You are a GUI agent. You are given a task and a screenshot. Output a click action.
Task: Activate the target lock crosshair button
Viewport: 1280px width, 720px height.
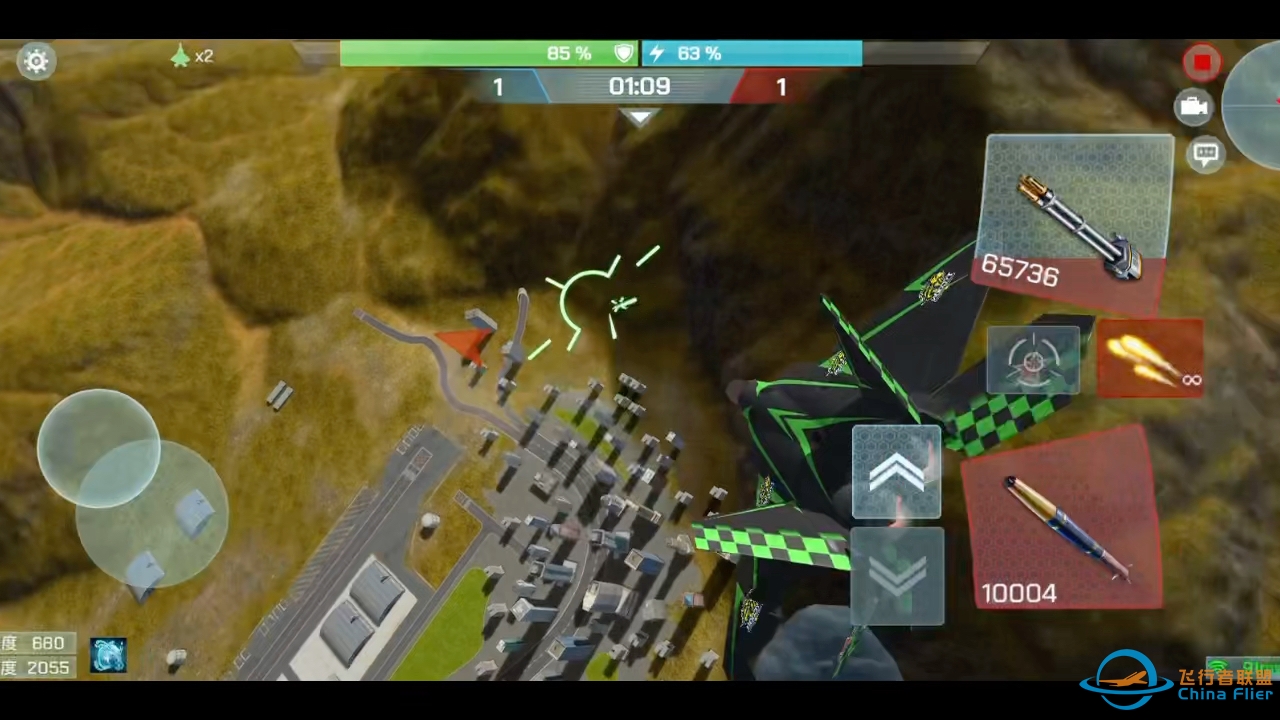pos(1033,360)
